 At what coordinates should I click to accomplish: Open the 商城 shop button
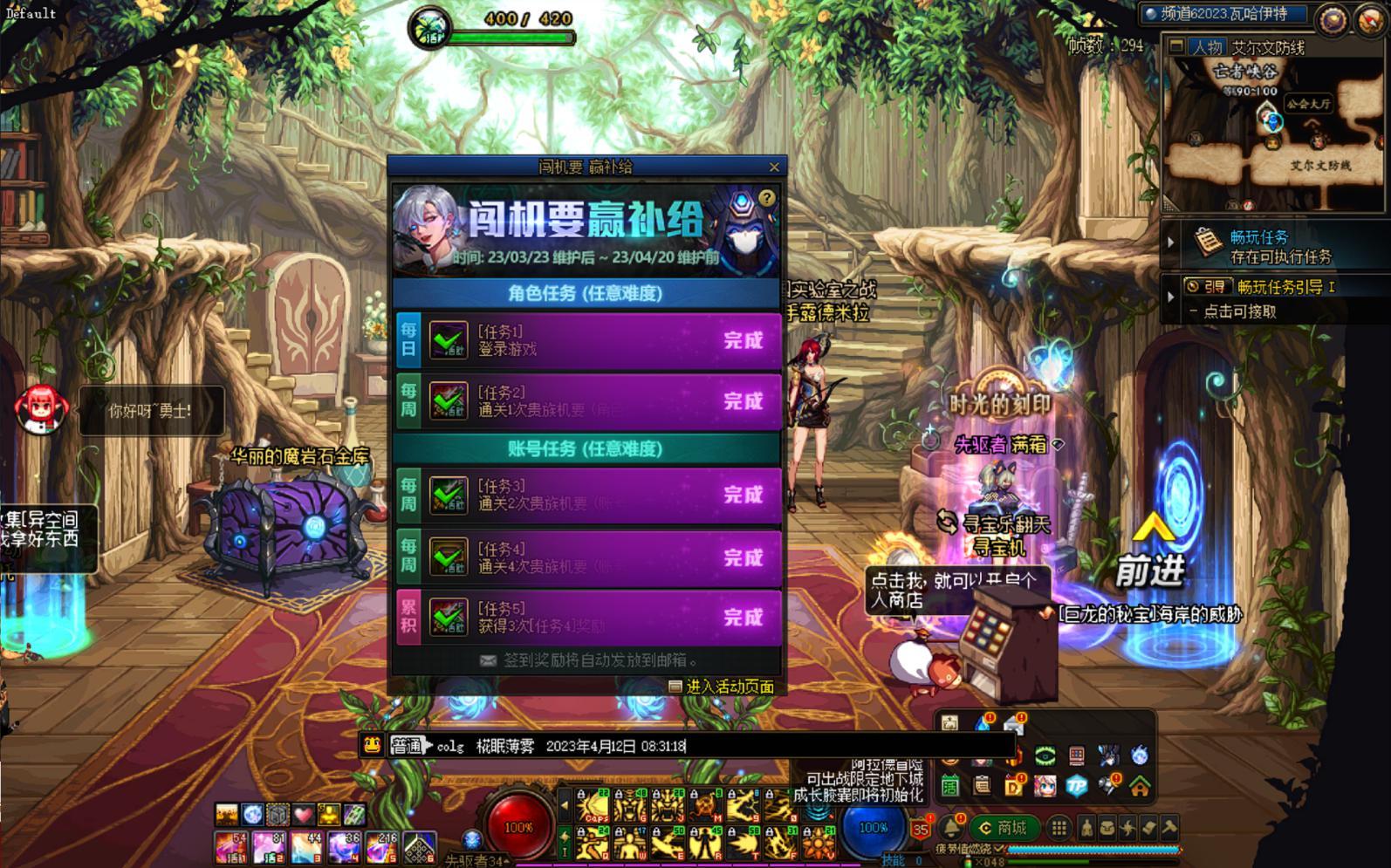click(x=1004, y=828)
